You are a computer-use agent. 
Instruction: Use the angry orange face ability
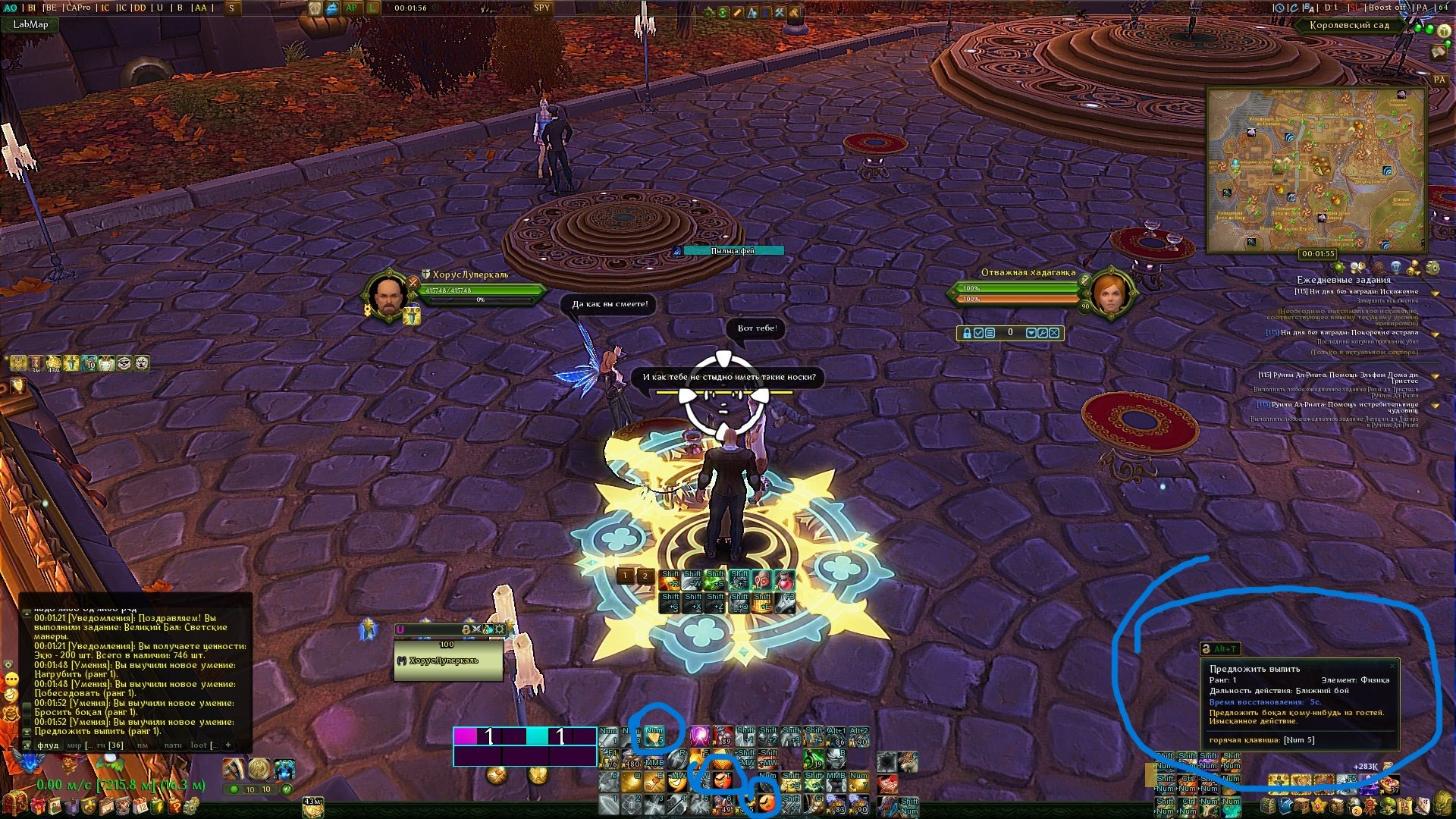click(x=722, y=778)
